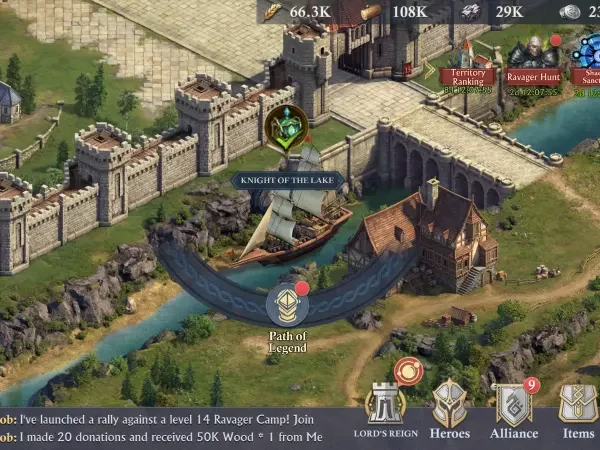Tap the food resource bread icon
Viewport: 600px width, 450px height.
pyautogui.click(x=273, y=11)
